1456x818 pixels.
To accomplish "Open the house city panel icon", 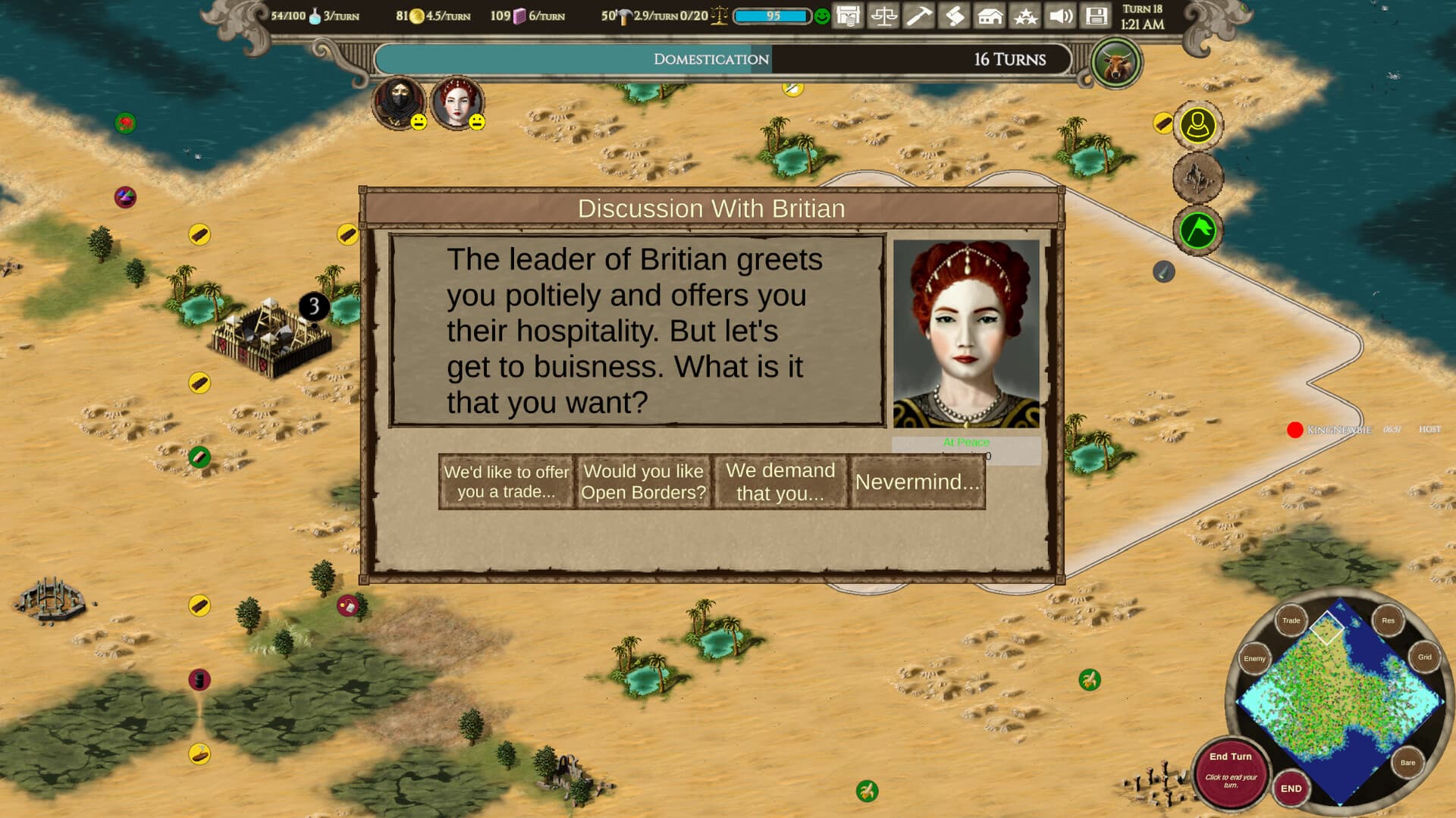I will 990,15.
